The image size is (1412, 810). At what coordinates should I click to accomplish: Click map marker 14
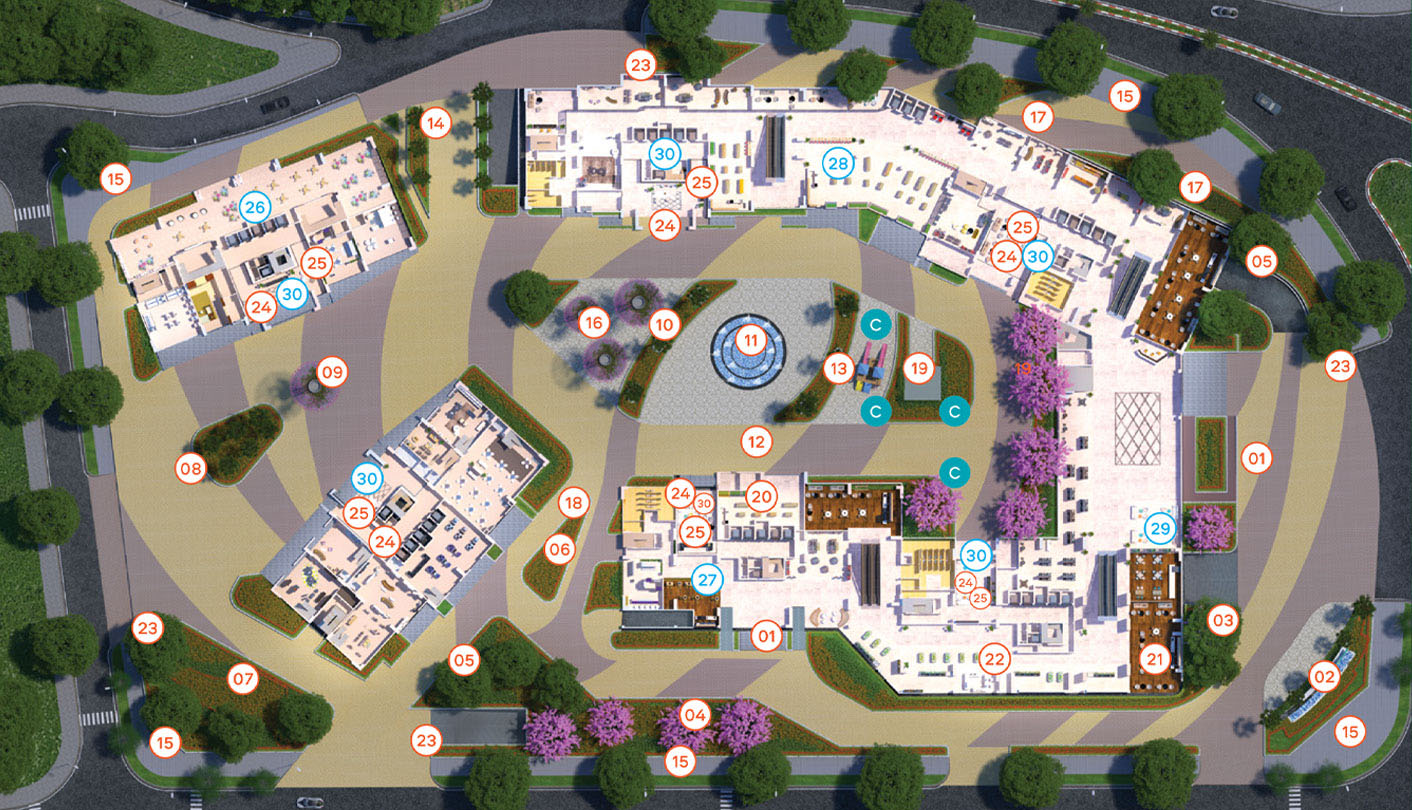[x=435, y=123]
